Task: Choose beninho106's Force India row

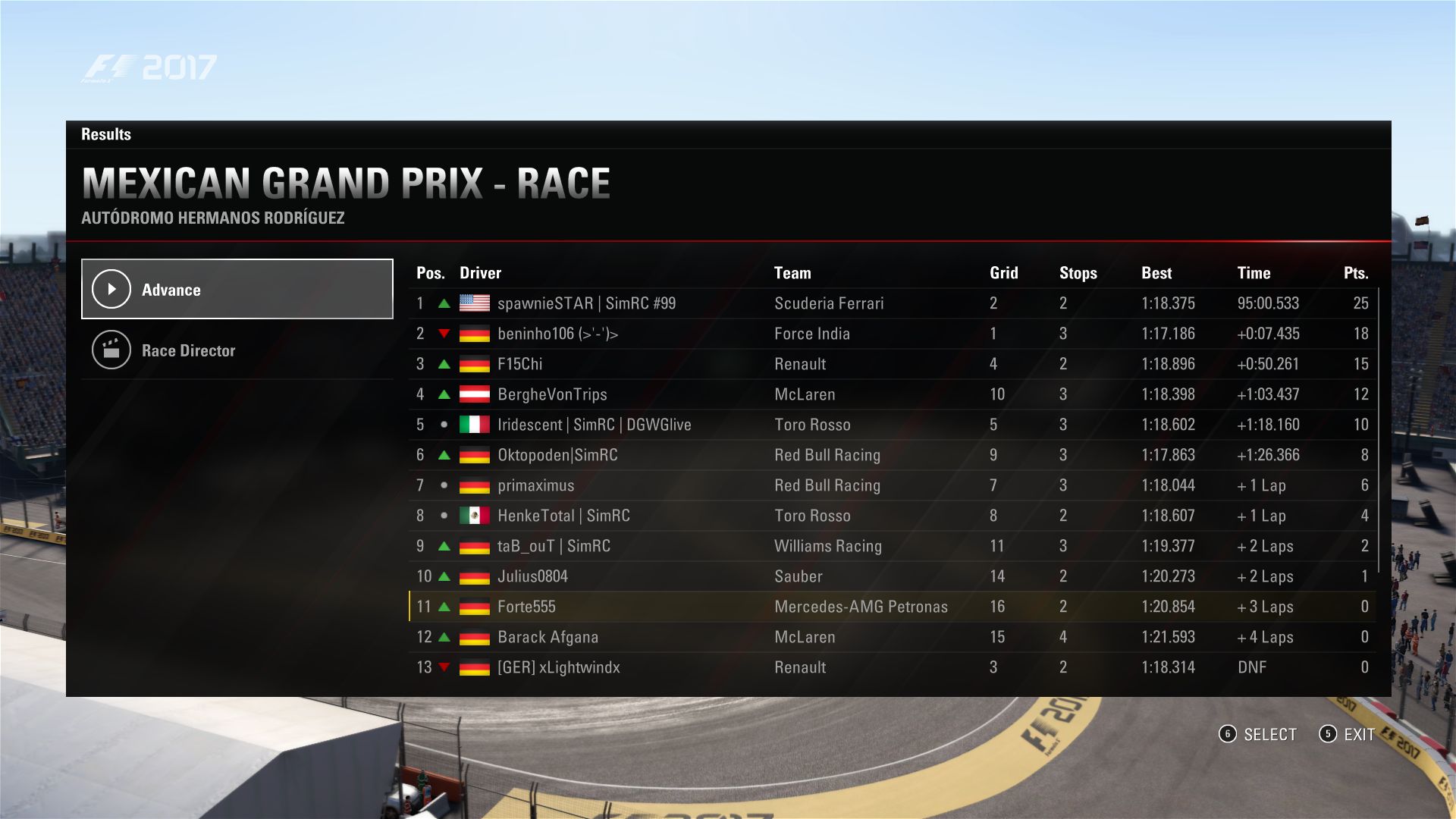Action: (x=891, y=334)
